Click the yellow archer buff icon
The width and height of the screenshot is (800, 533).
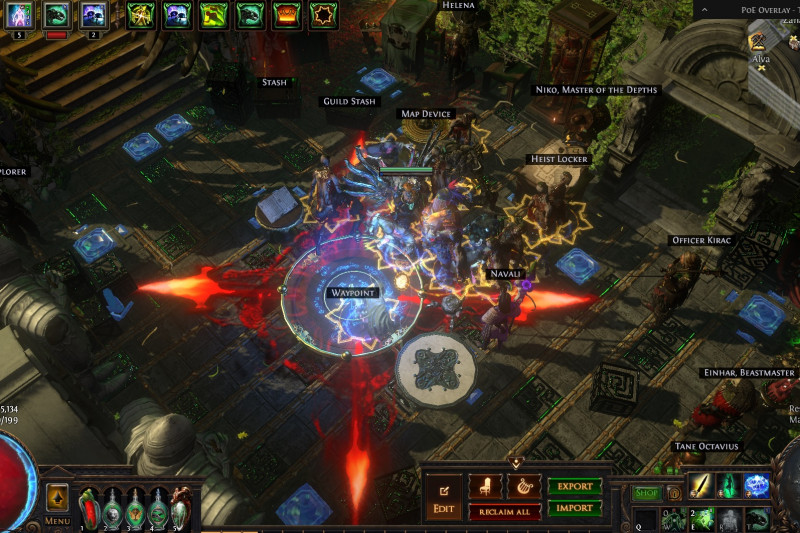[x=141, y=15]
